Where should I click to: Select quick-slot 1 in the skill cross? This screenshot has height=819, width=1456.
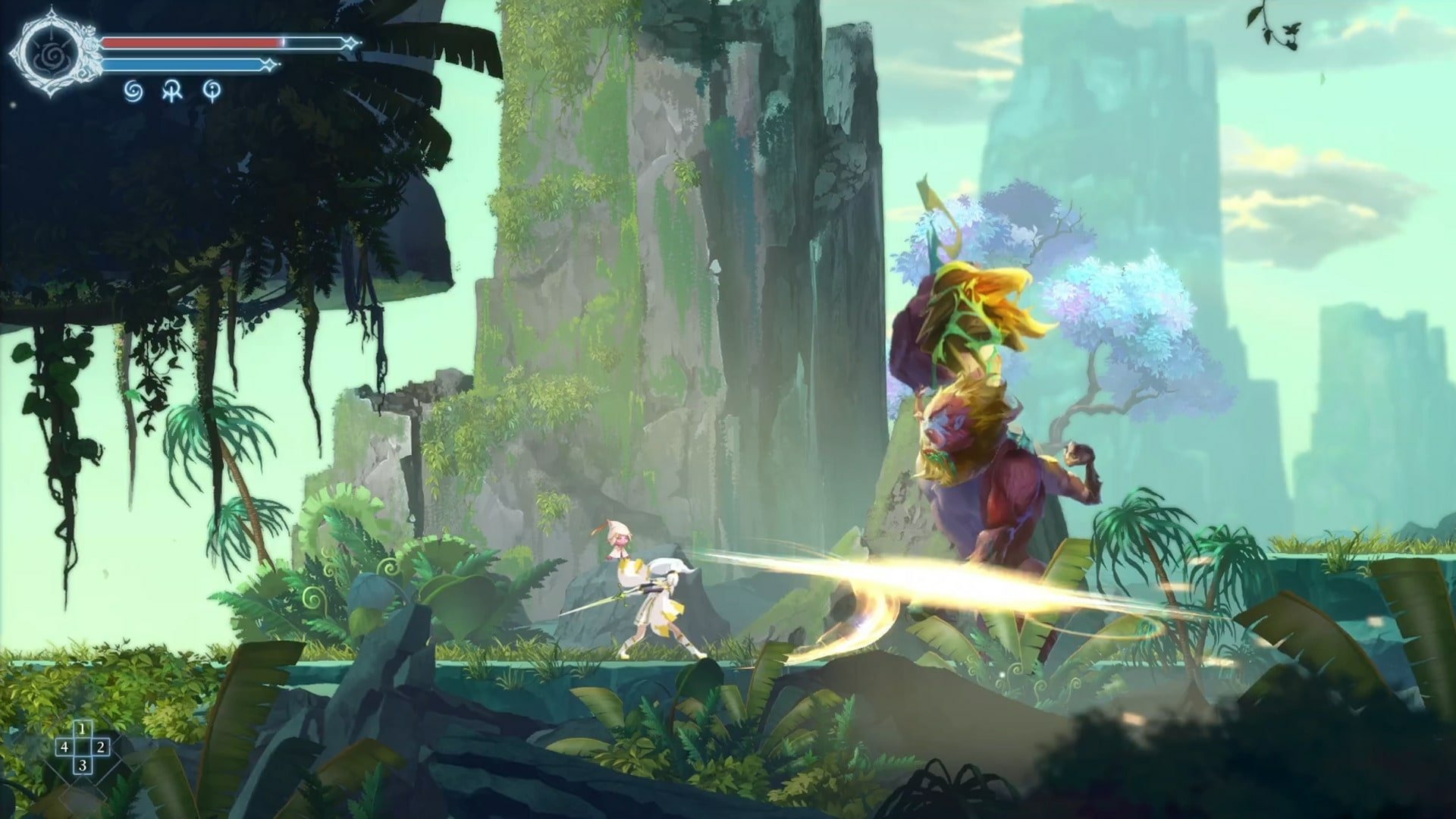pyautogui.click(x=82, y=729)
